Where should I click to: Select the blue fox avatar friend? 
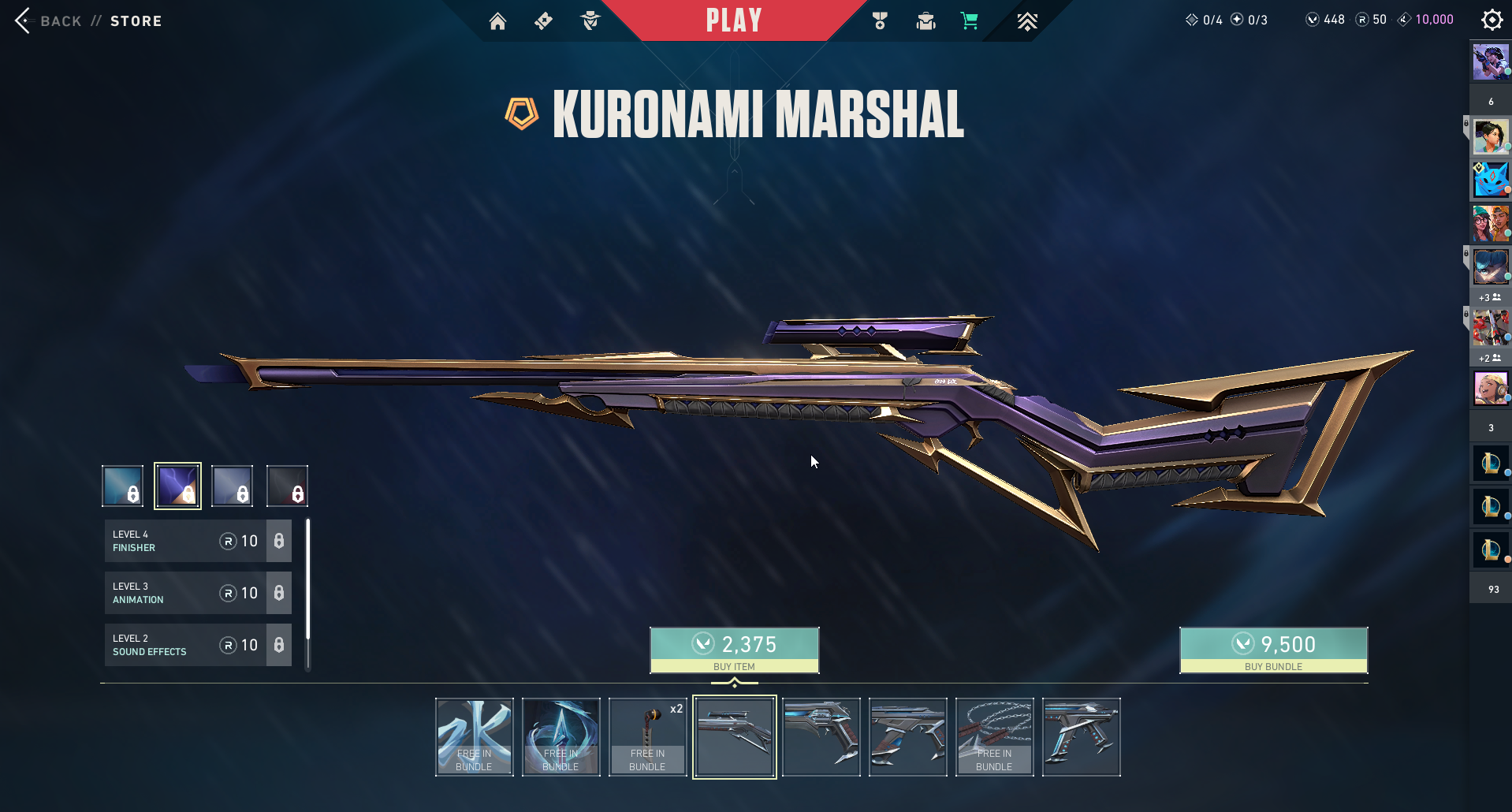[1490, 180]
